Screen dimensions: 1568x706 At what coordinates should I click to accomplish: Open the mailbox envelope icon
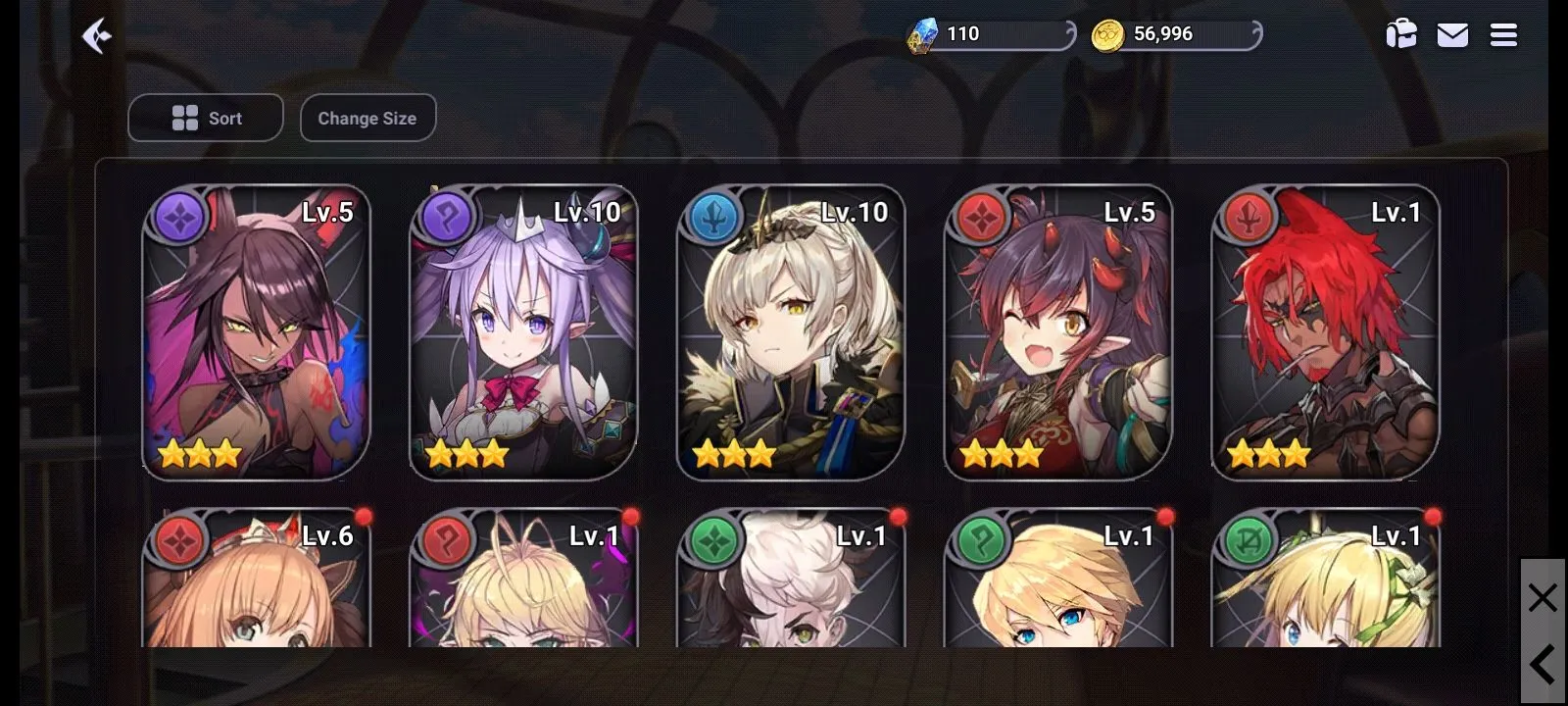(x=1452, y=35)
